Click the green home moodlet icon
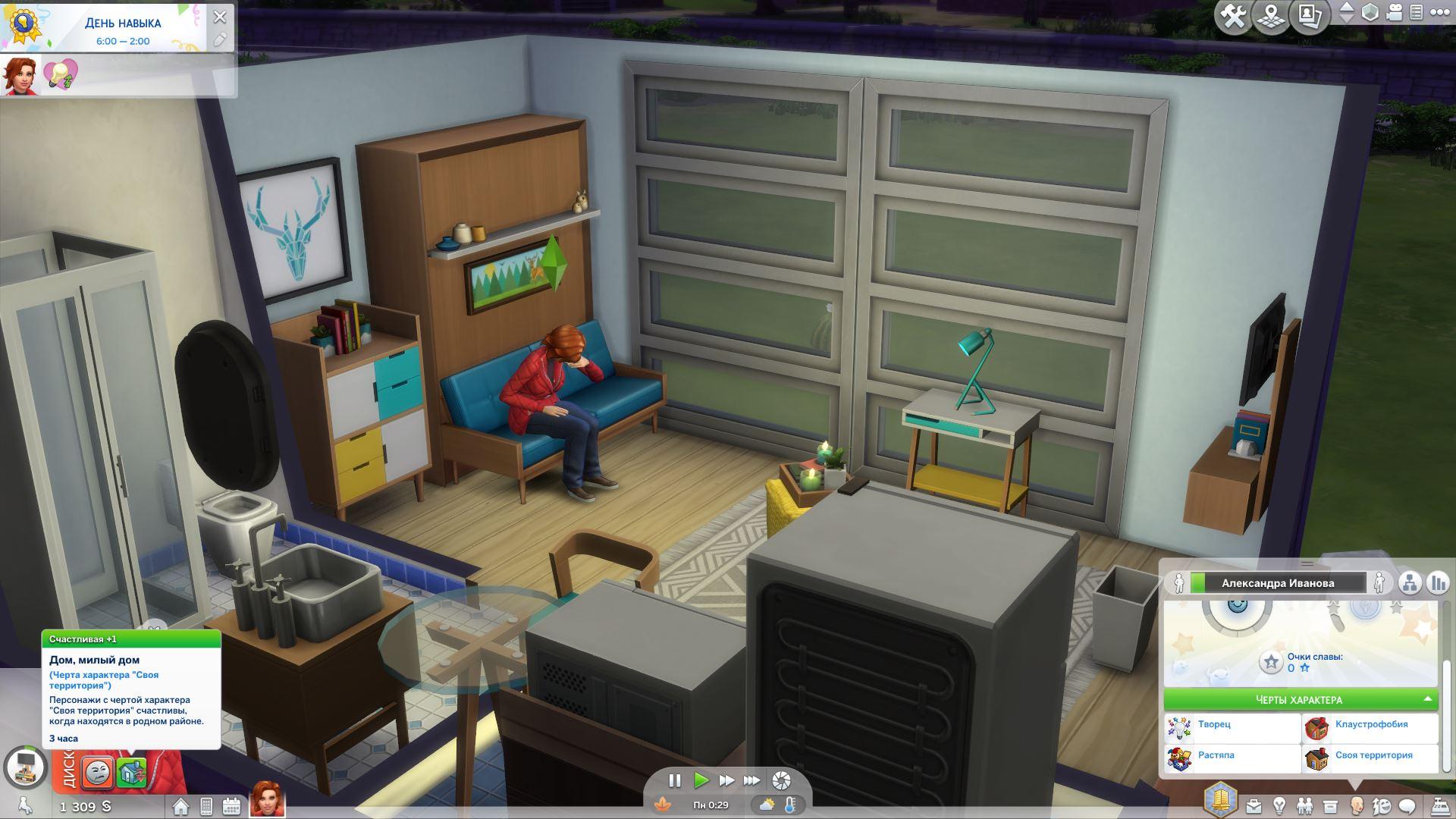Screen dimensions: 1456x819 [131, 772]
